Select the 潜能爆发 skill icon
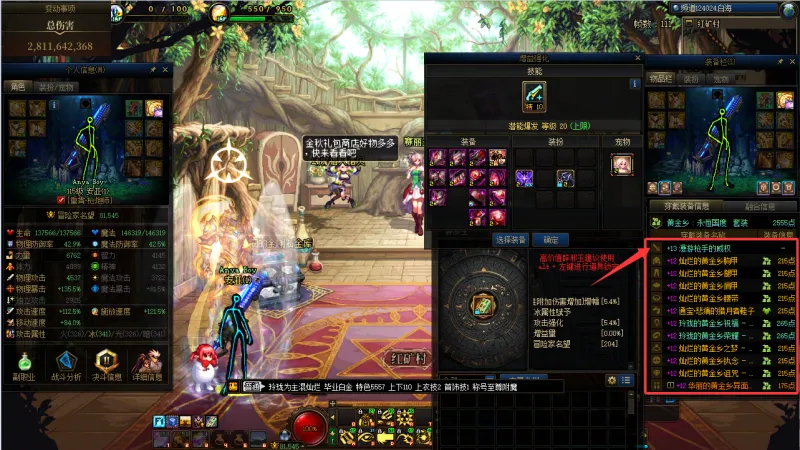The width and height of the screenshot is (800, 450). point(533,97)
